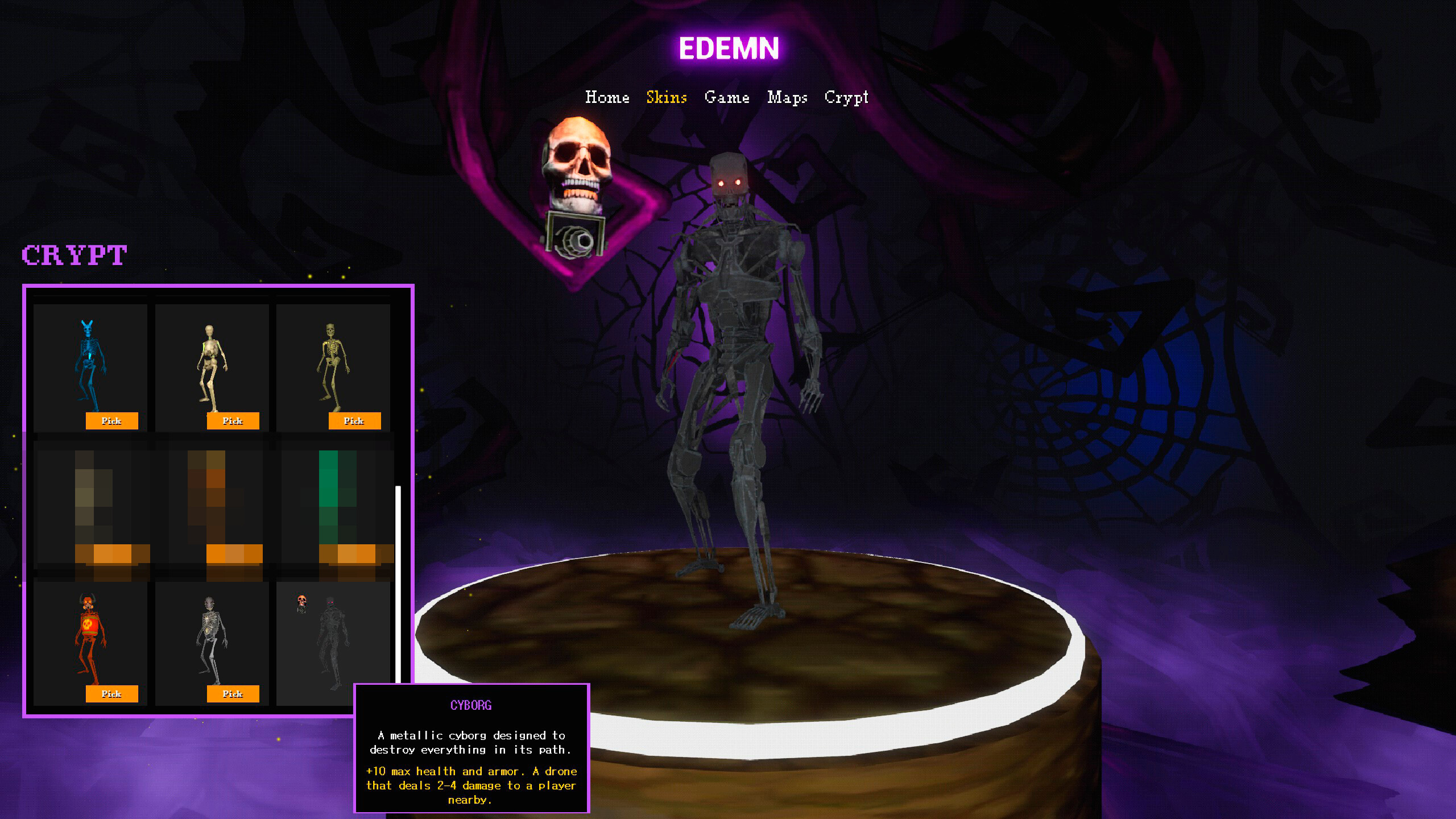Viewport: 1456px width, 819px height.
Task: Pick the classic bone skeleton skin
Action: coord(233,421)
